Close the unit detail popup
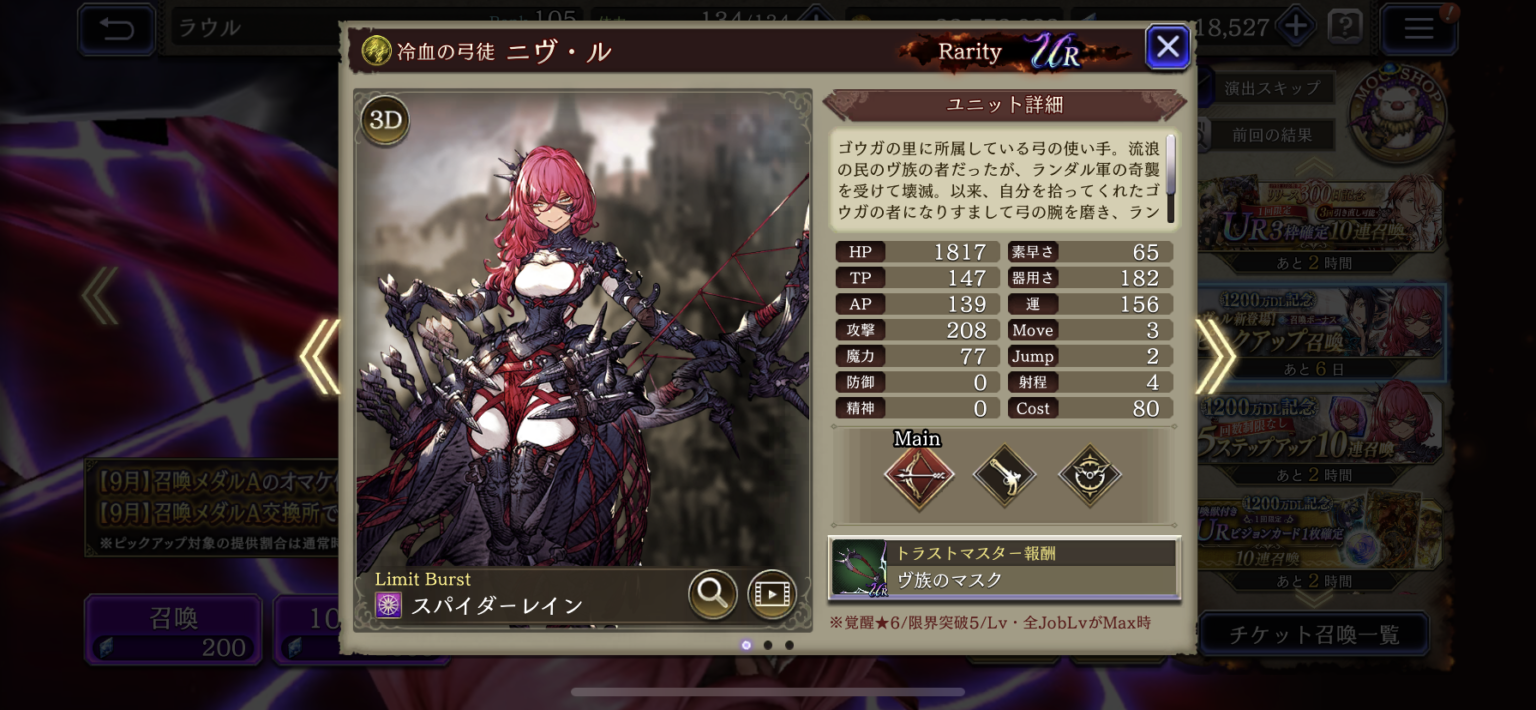Viewport: 1536px width, 710px height. pyautogui.click(x=1167, y=47)
